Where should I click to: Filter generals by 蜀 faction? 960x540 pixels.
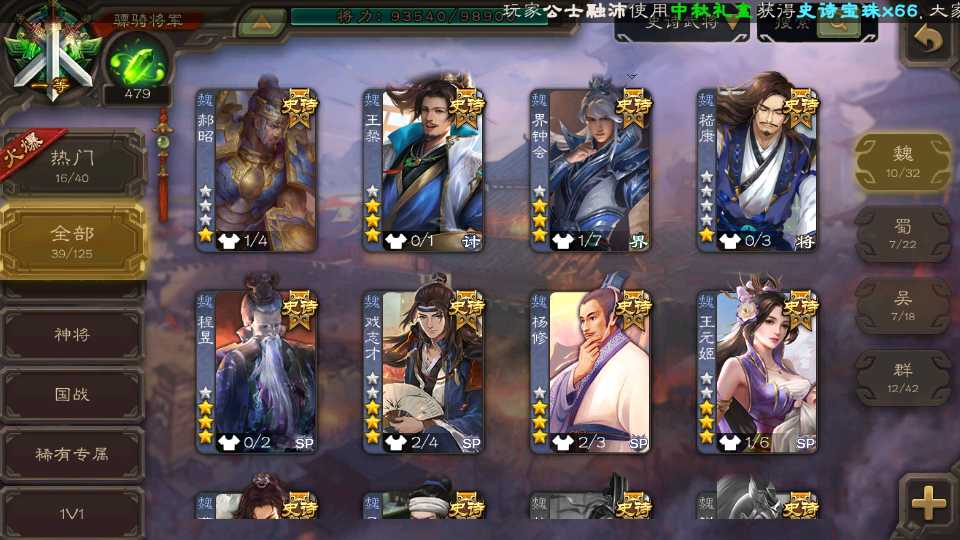coord(903,234)
